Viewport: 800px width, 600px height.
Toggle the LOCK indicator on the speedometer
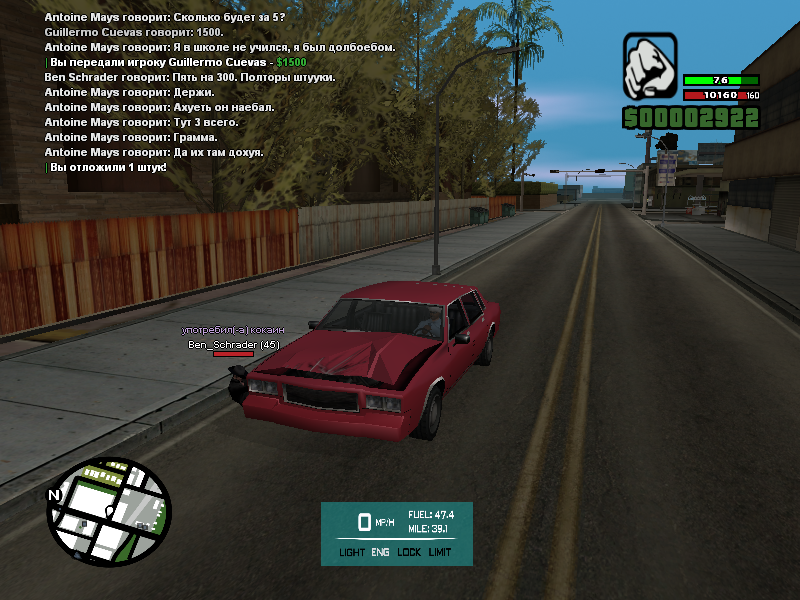click(408, 552)
